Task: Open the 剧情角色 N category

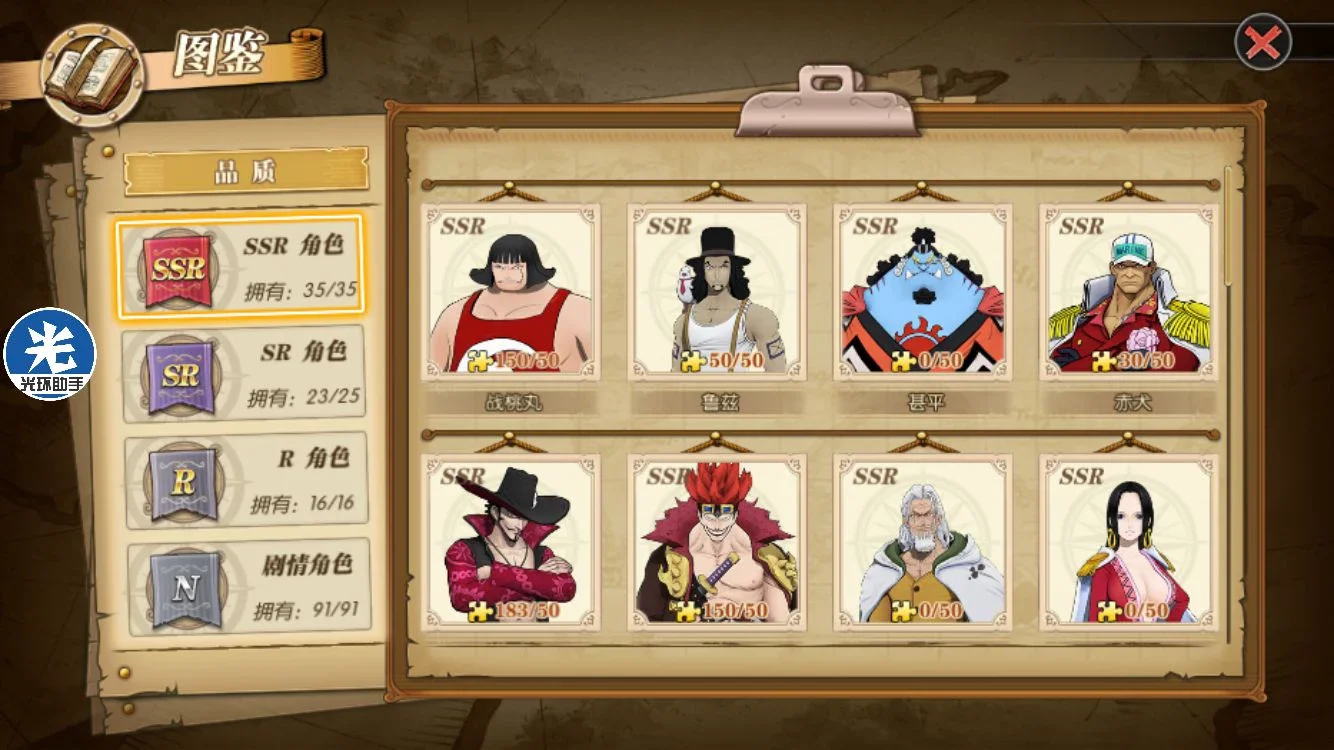Action: pos(248,587)
